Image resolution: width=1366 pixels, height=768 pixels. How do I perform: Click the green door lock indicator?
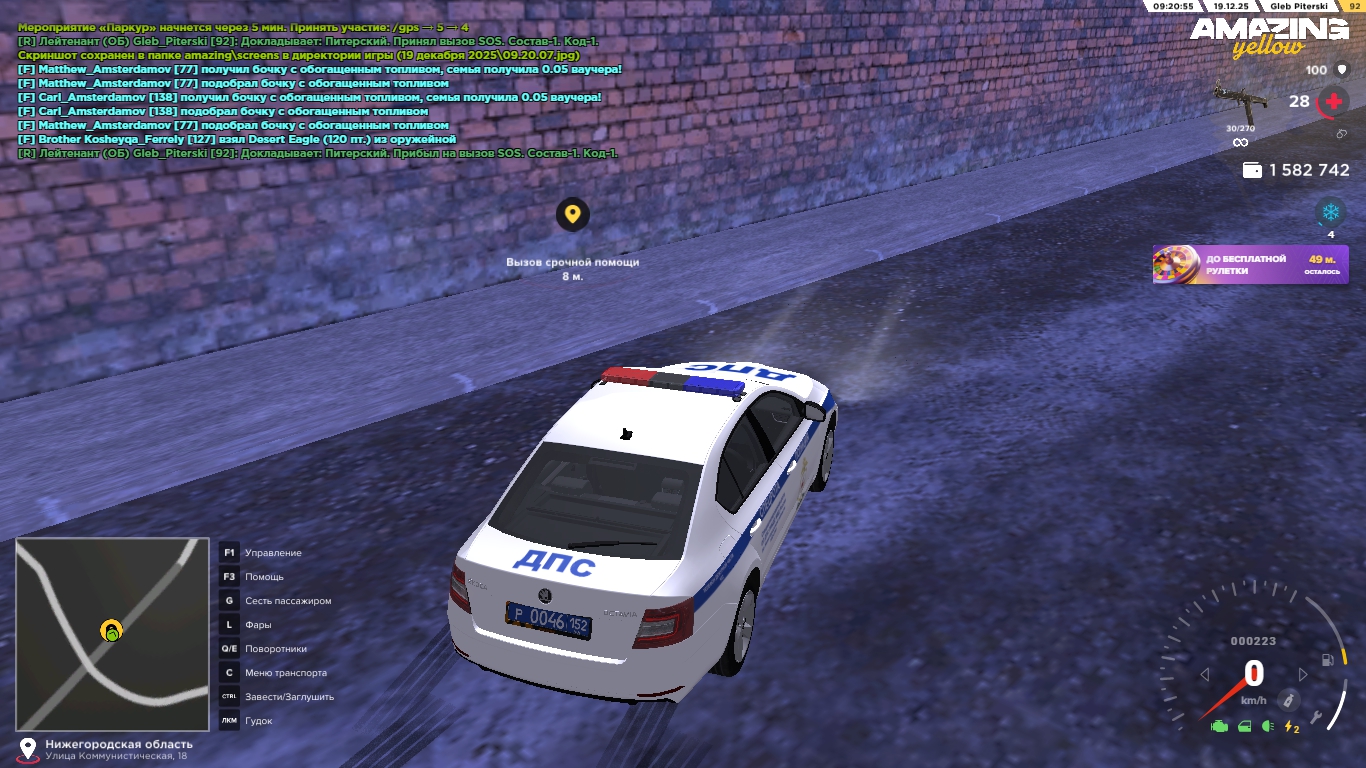pos(1244,726)
